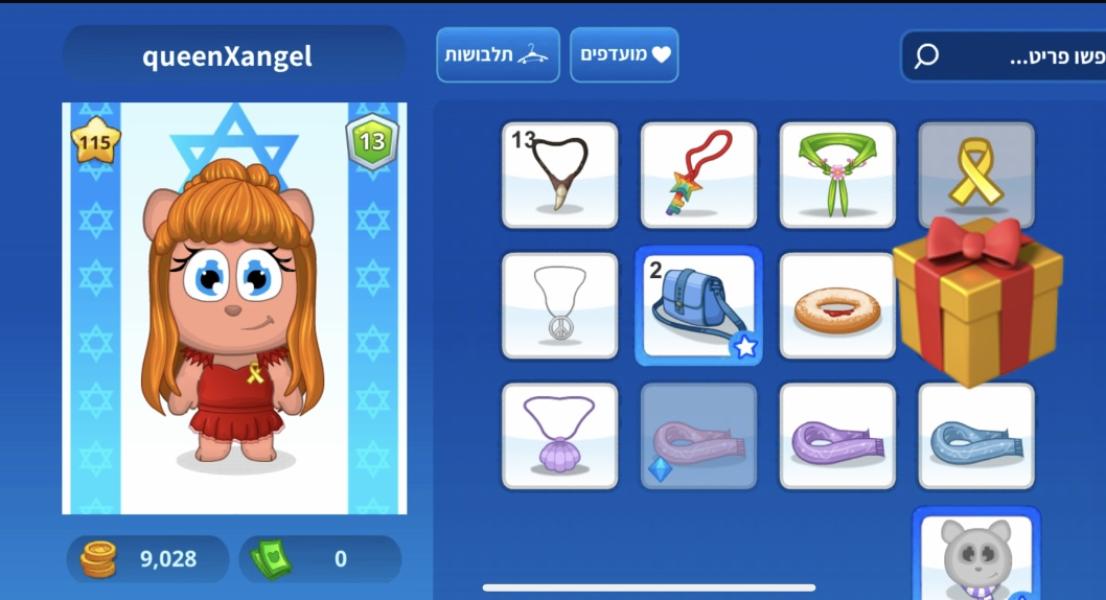The height and width of the screenshot is (600, 1106).
Task: Open the outfits (תלבושות) hanger button
Action: click(497, 55)
